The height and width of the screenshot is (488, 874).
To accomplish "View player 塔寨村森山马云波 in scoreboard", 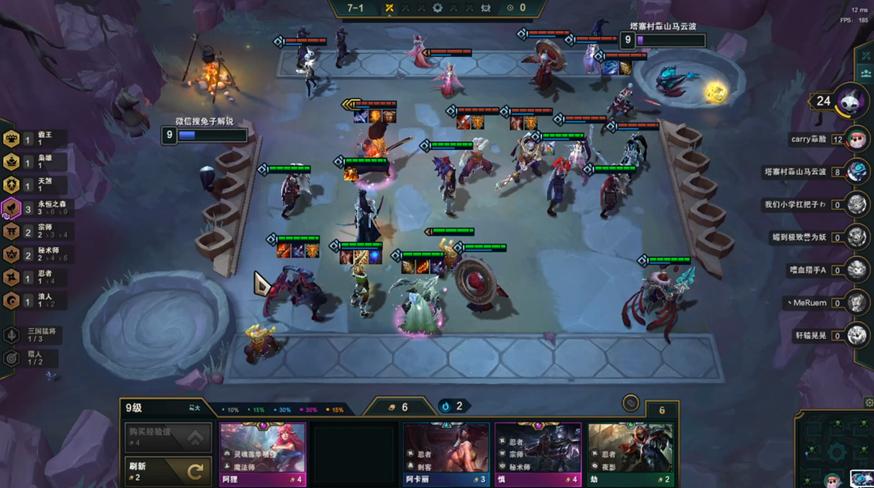I will (856, 171).
